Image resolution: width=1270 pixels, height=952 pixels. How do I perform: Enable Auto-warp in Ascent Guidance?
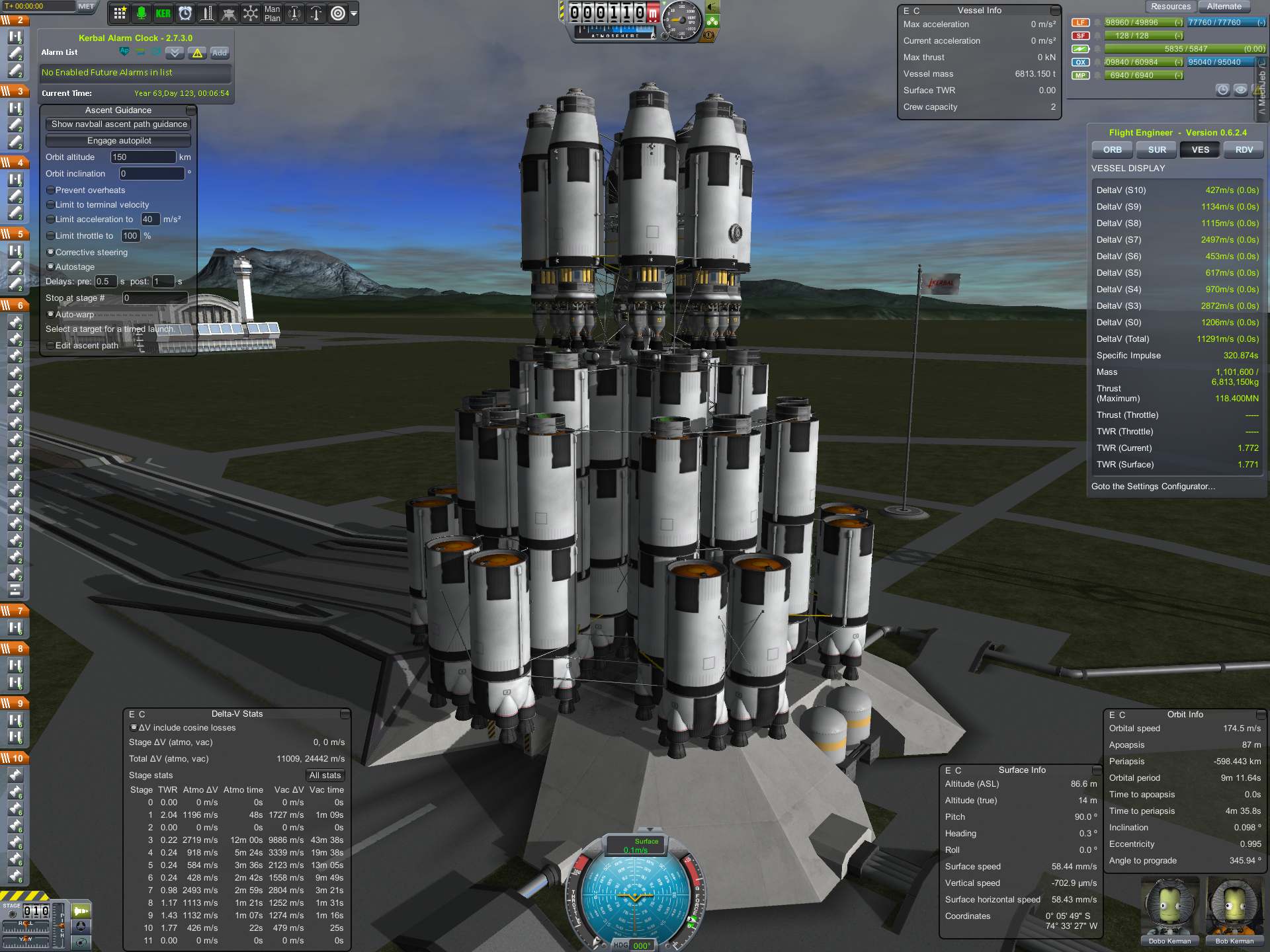click(51, 315)
